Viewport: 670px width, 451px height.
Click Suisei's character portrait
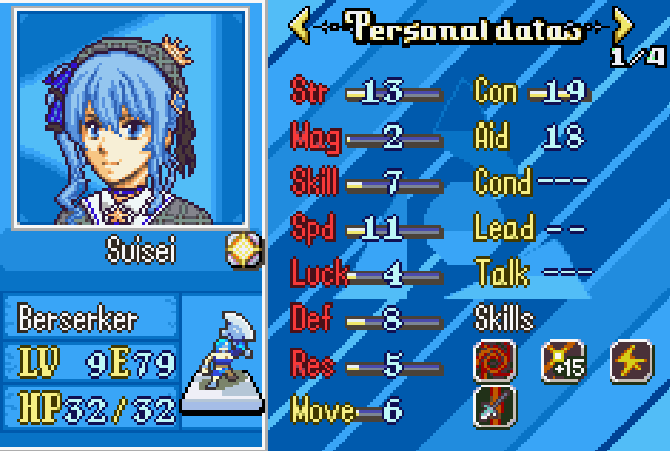(x=130, y=116)
